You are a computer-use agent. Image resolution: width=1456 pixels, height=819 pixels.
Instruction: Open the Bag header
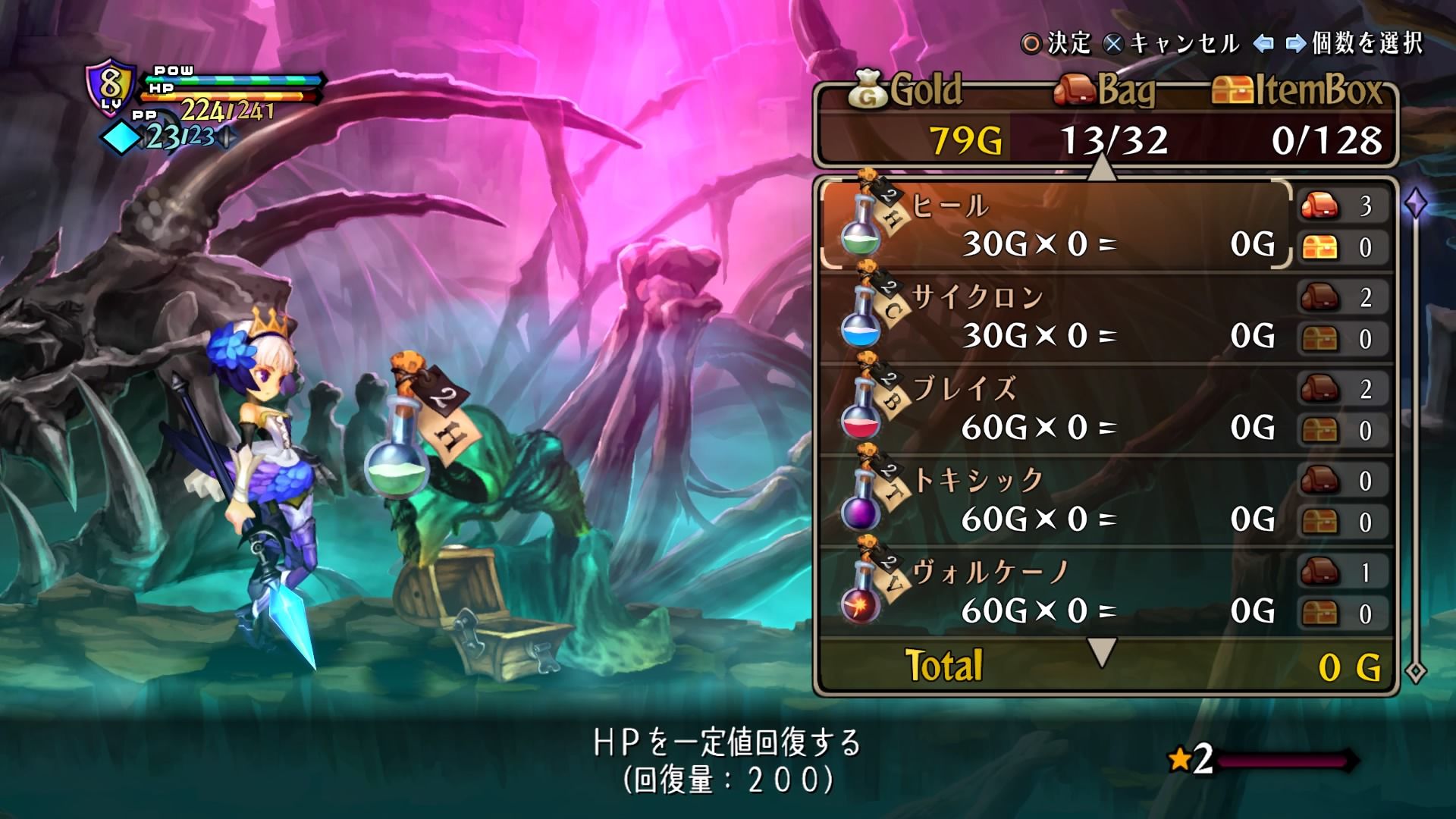coord(1106,91)
